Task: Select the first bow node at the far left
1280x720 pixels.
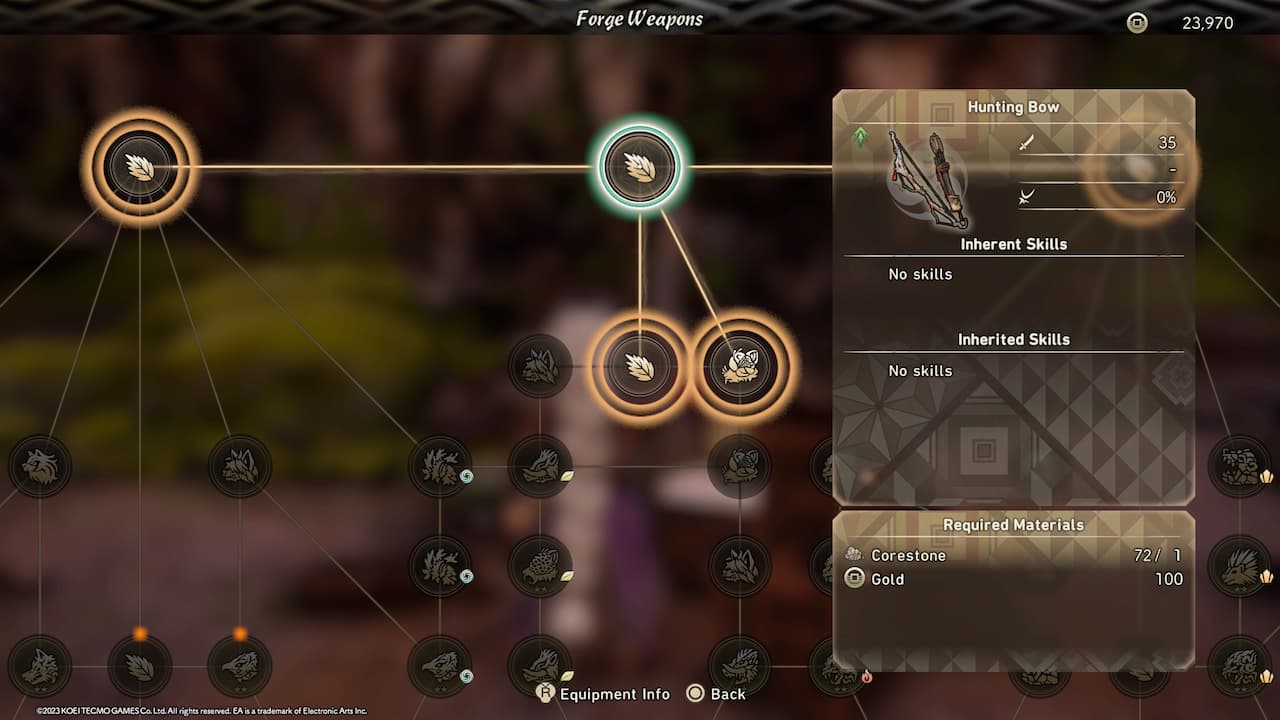Action: pyautogui.click(x=140, y=166)
